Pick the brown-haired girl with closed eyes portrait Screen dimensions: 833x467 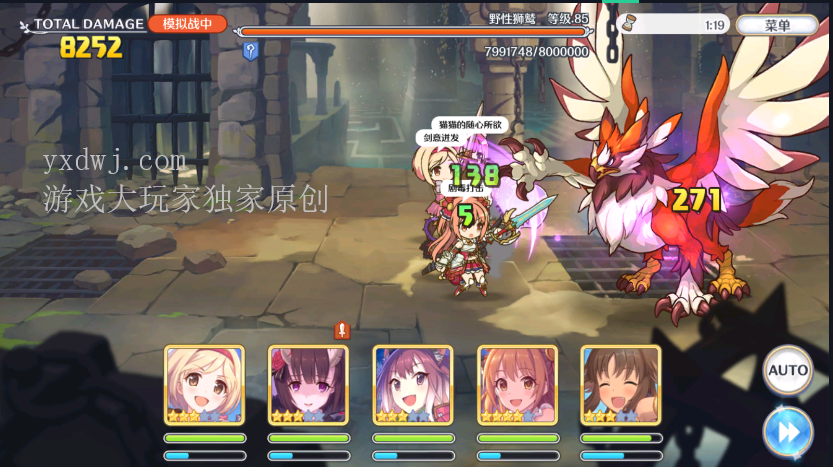(x=620, y=385)
